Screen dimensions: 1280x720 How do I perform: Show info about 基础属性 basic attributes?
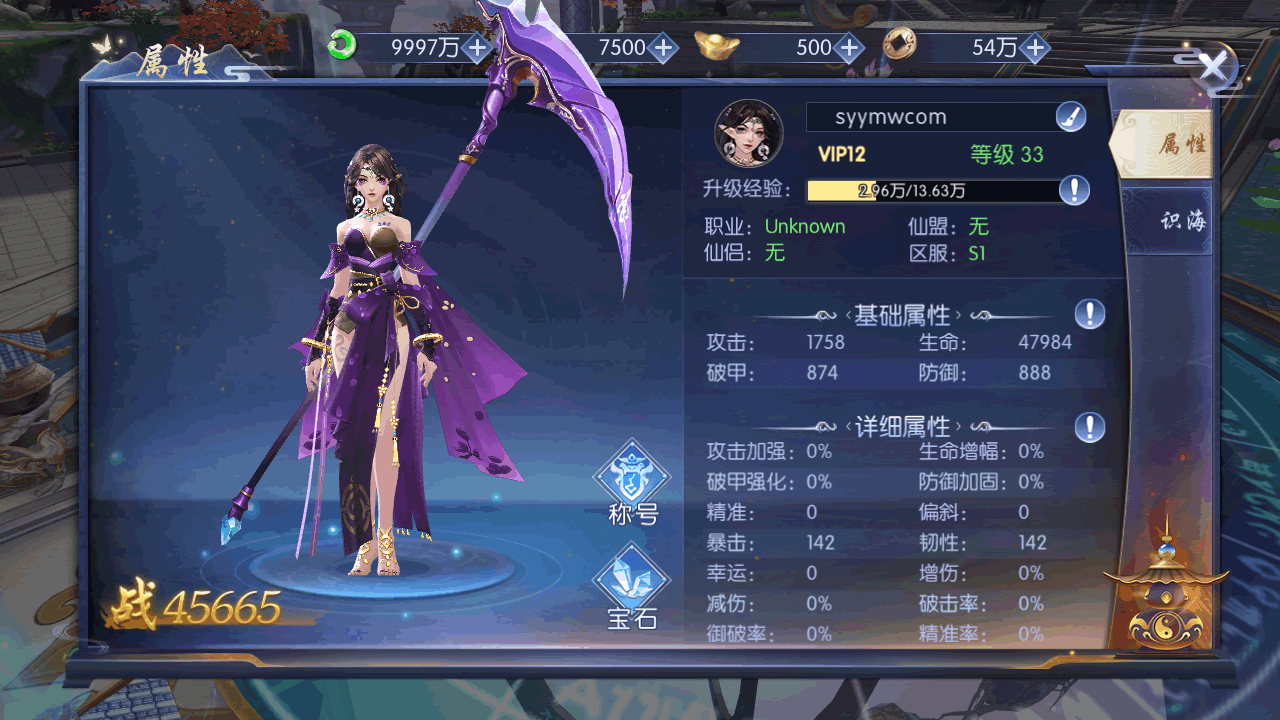[x=1090, y=315]
